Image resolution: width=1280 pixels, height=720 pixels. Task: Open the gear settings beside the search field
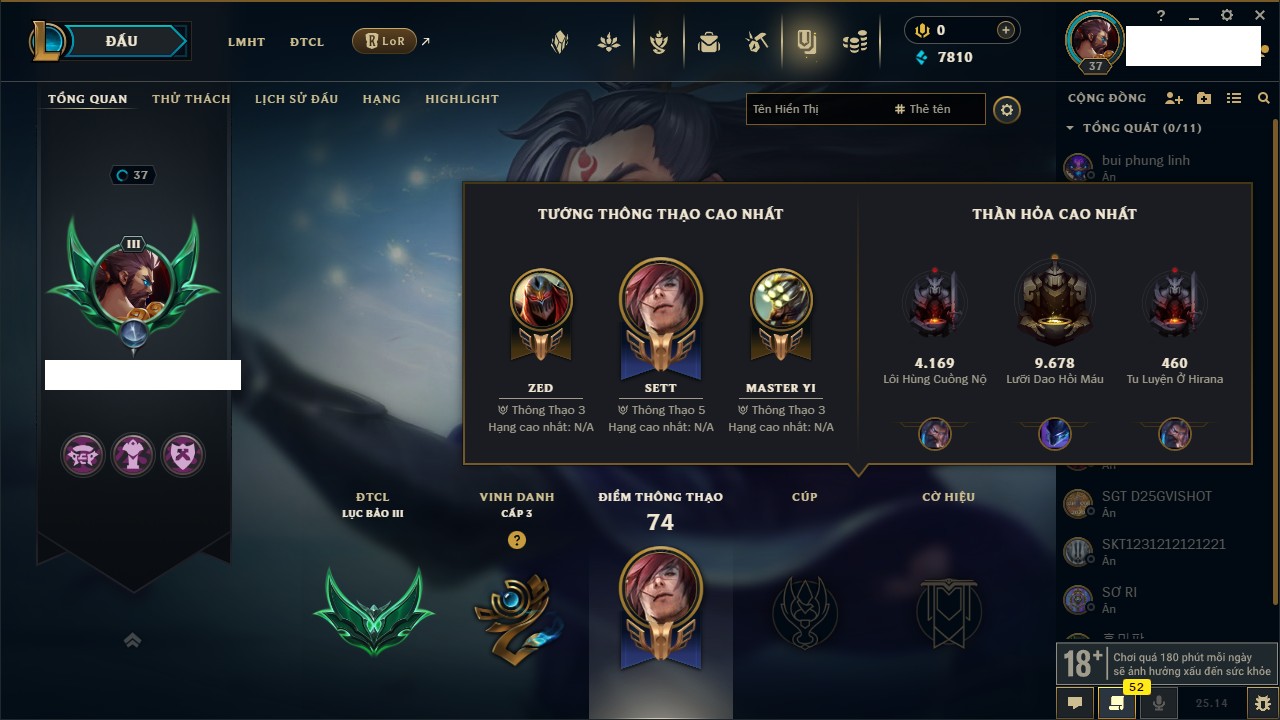pyautogui.click(x=1007, y=110)
